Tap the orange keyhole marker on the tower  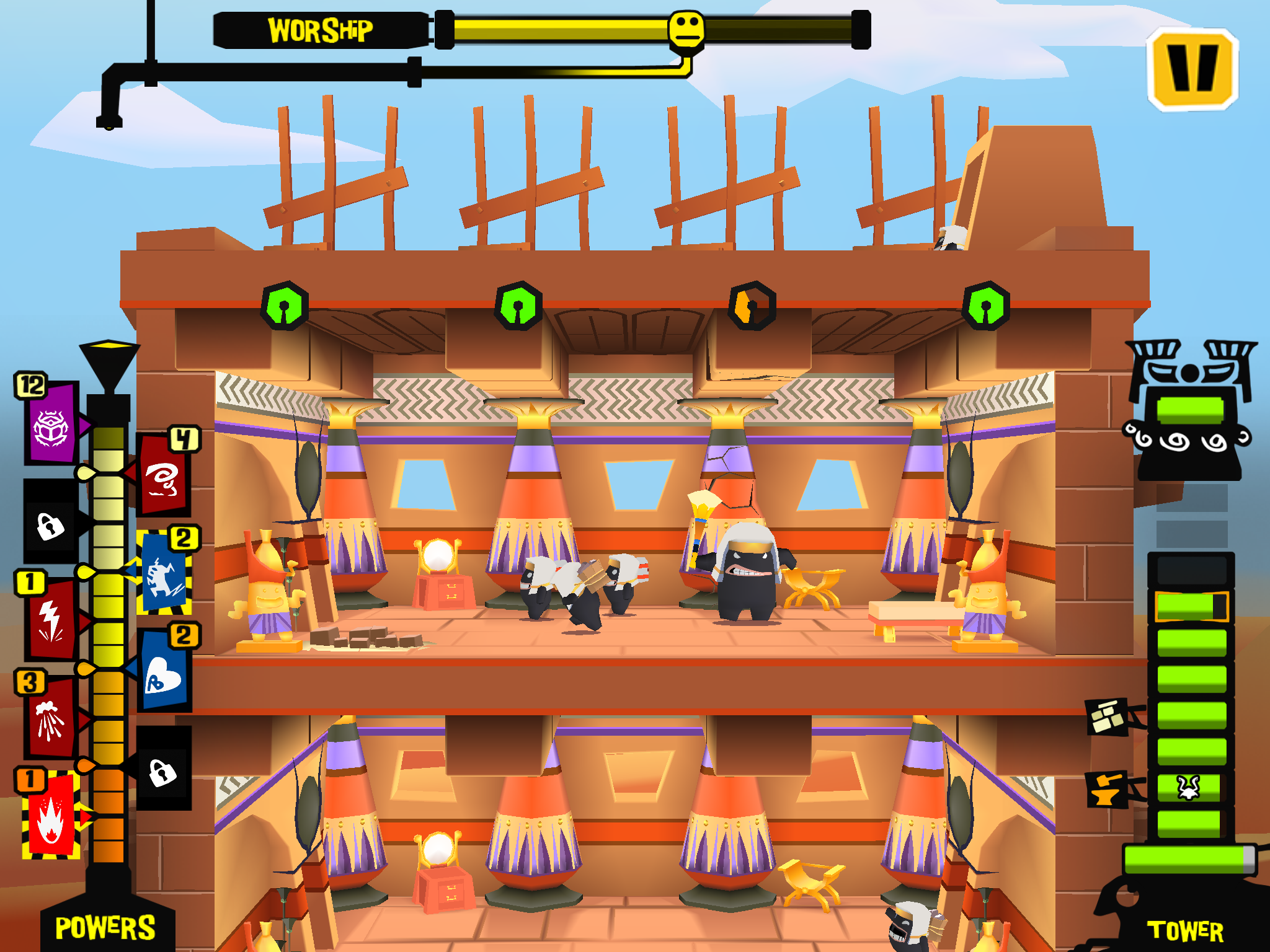(x=752, y=306)
